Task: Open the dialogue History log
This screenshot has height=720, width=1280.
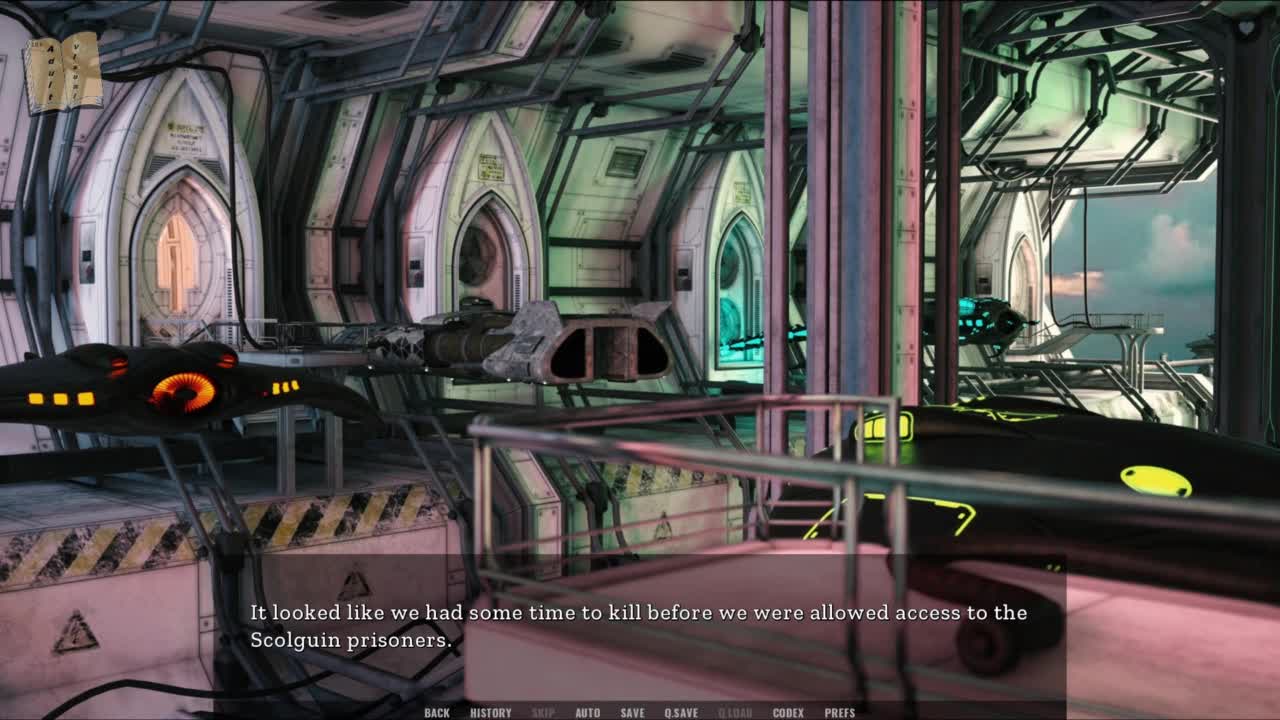Action: coord(490,713)
